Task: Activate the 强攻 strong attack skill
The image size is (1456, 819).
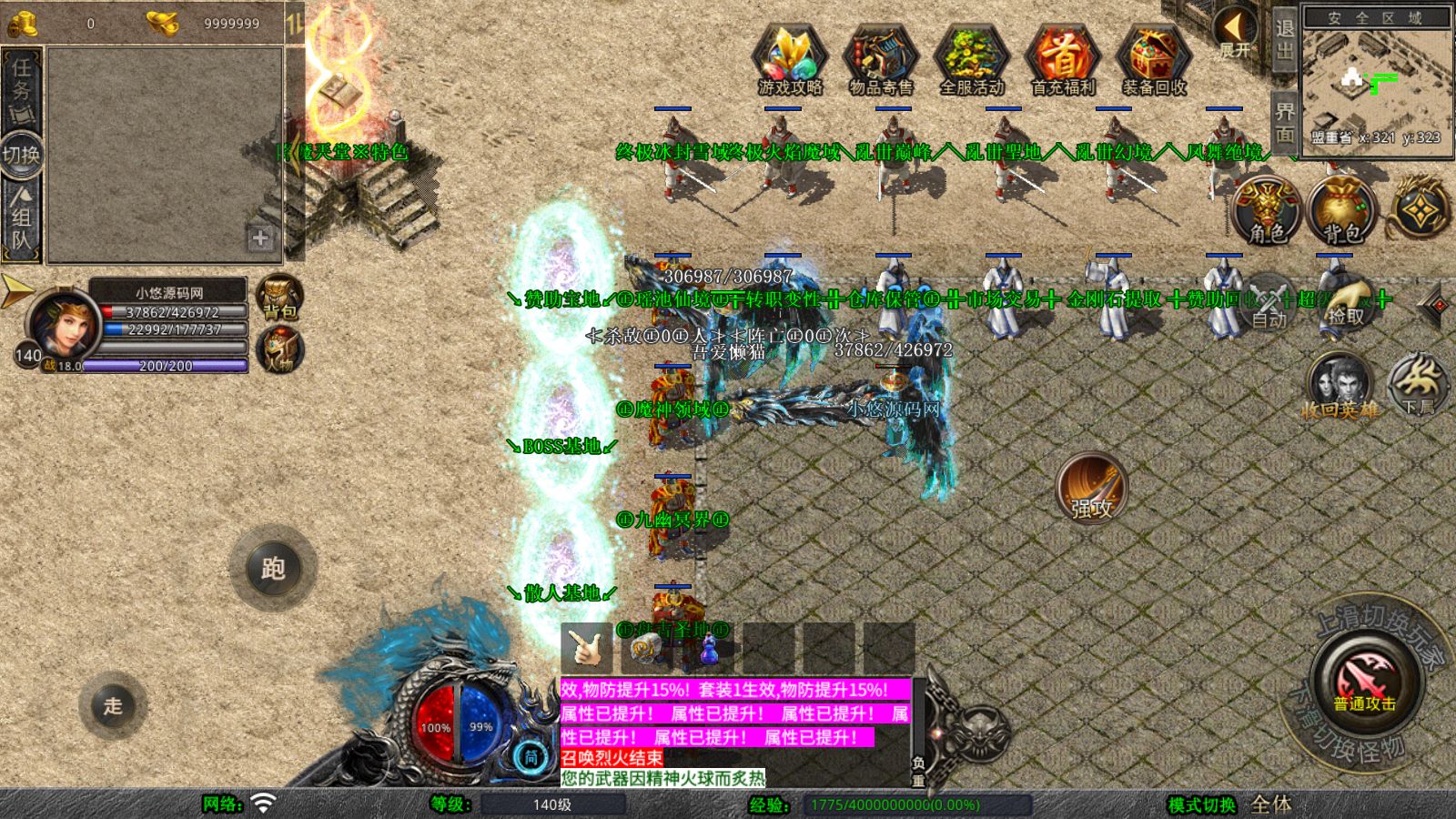Action: point(1091,487)
